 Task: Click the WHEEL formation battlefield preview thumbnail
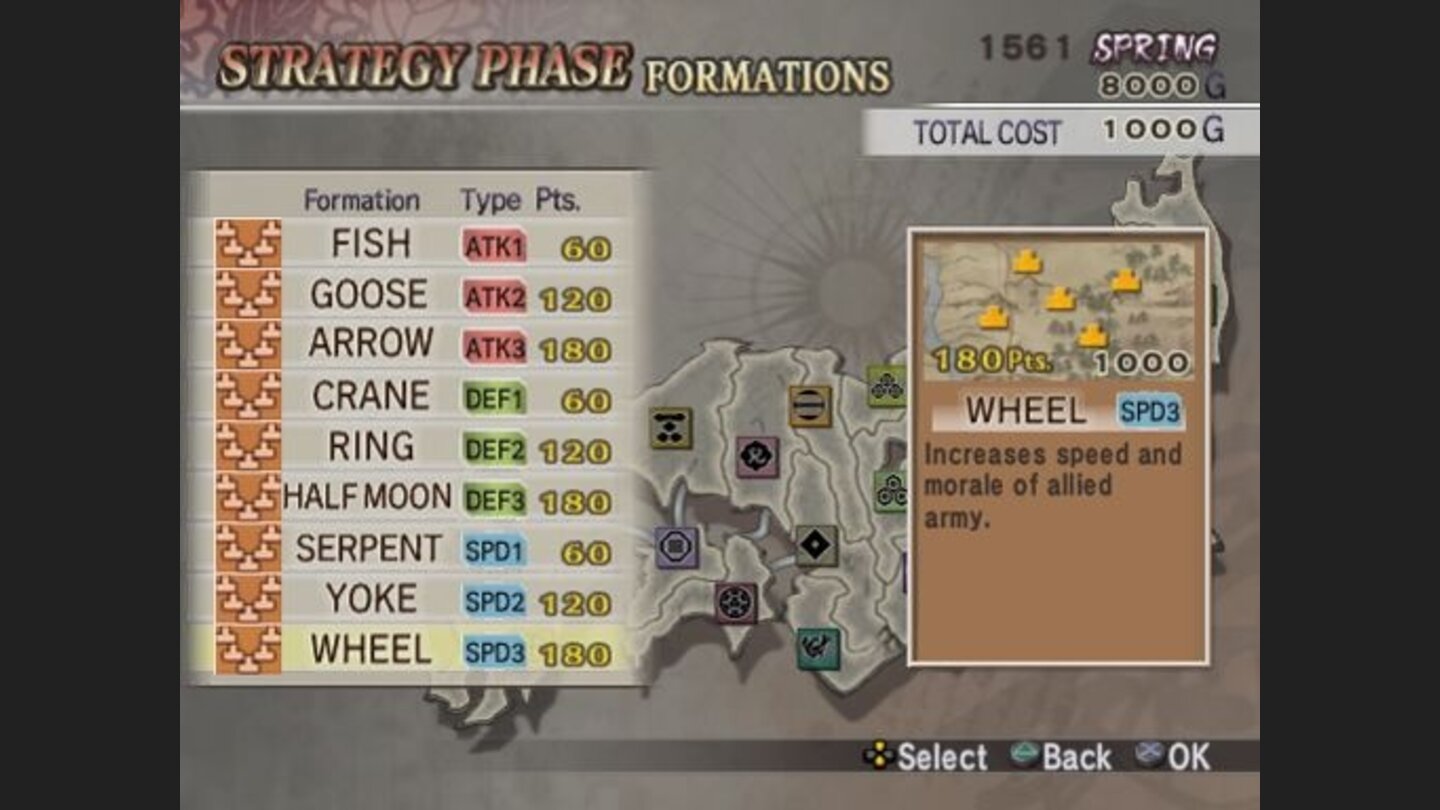tap(1060, 300)
